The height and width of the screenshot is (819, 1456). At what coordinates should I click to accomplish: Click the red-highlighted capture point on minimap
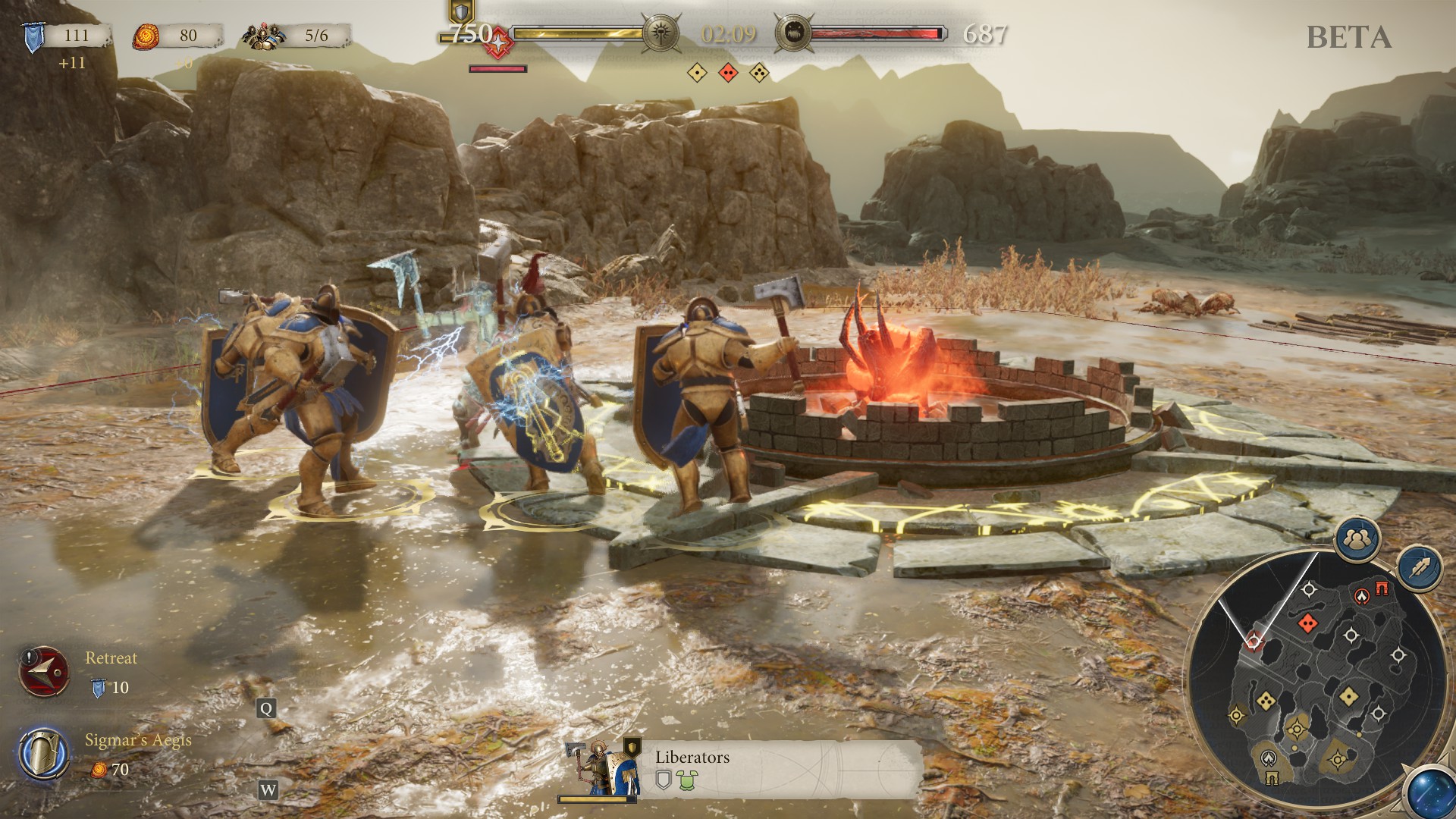point(1254,642)
